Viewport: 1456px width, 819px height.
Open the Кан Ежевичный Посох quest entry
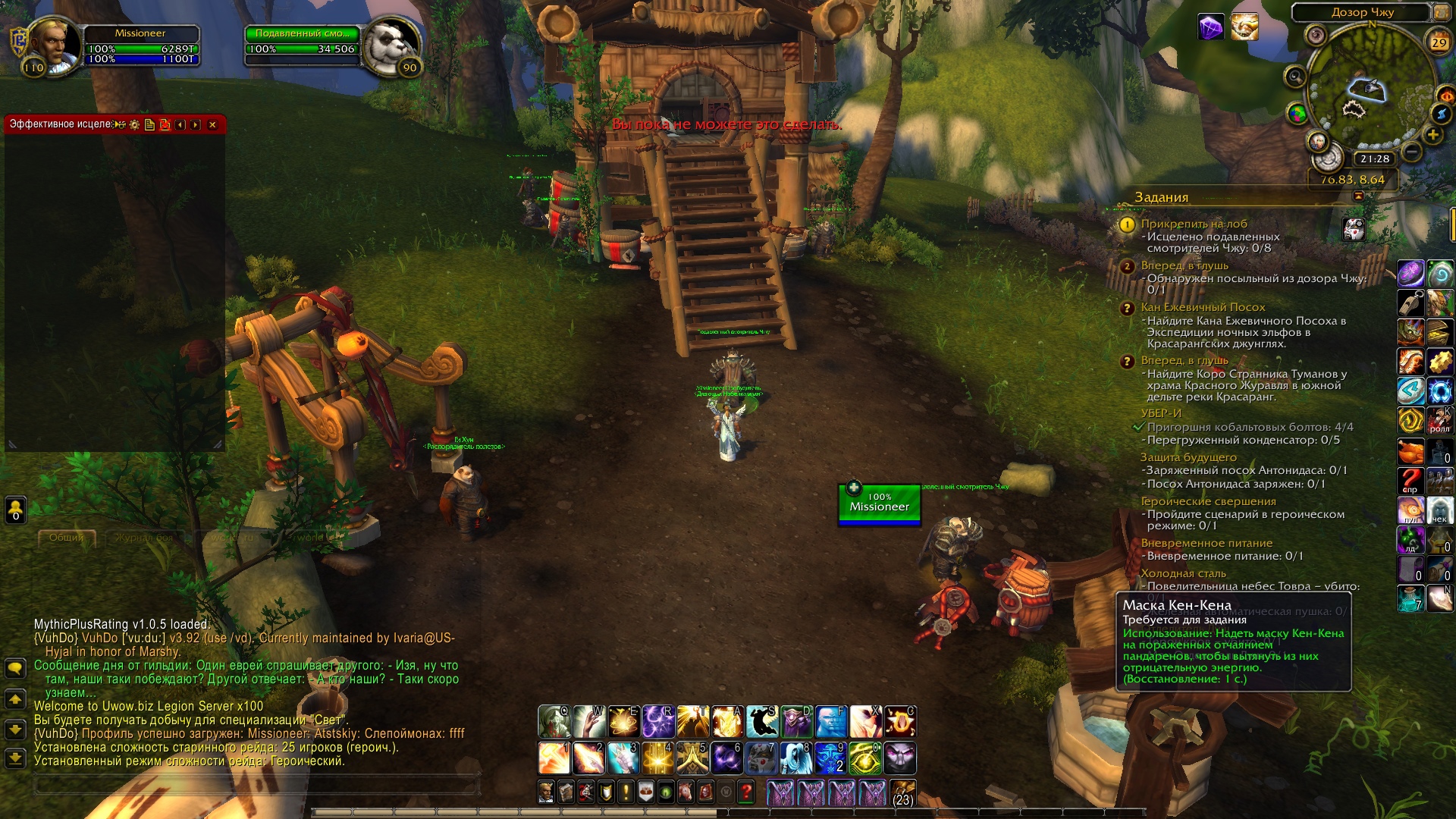point(1203,307)
